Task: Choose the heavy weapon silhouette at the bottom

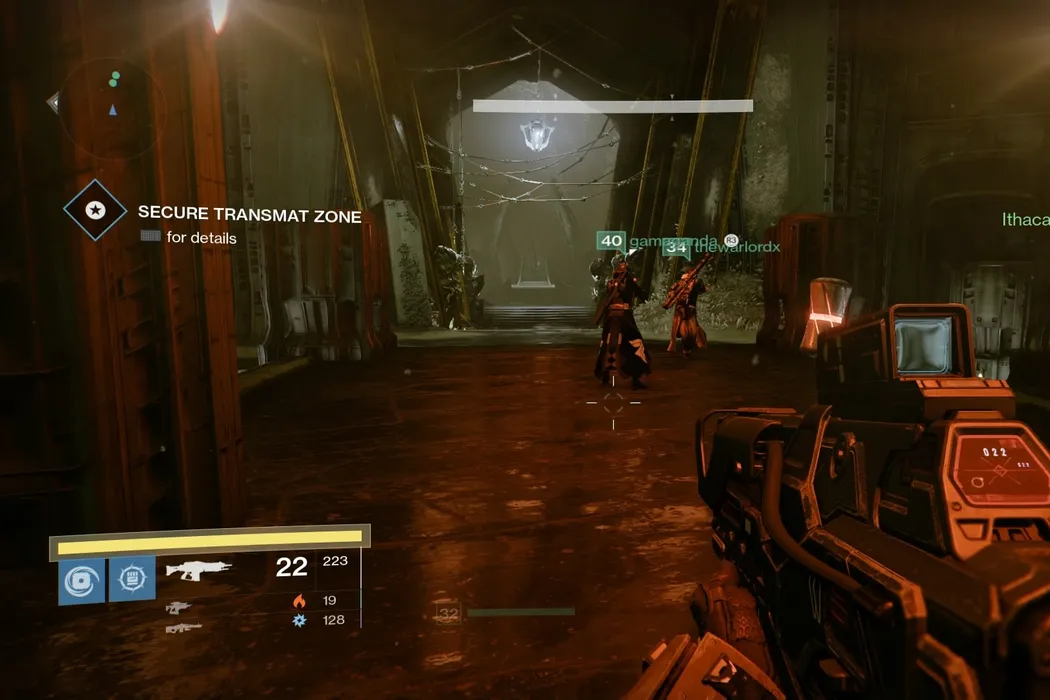Action: coord(184,627)
